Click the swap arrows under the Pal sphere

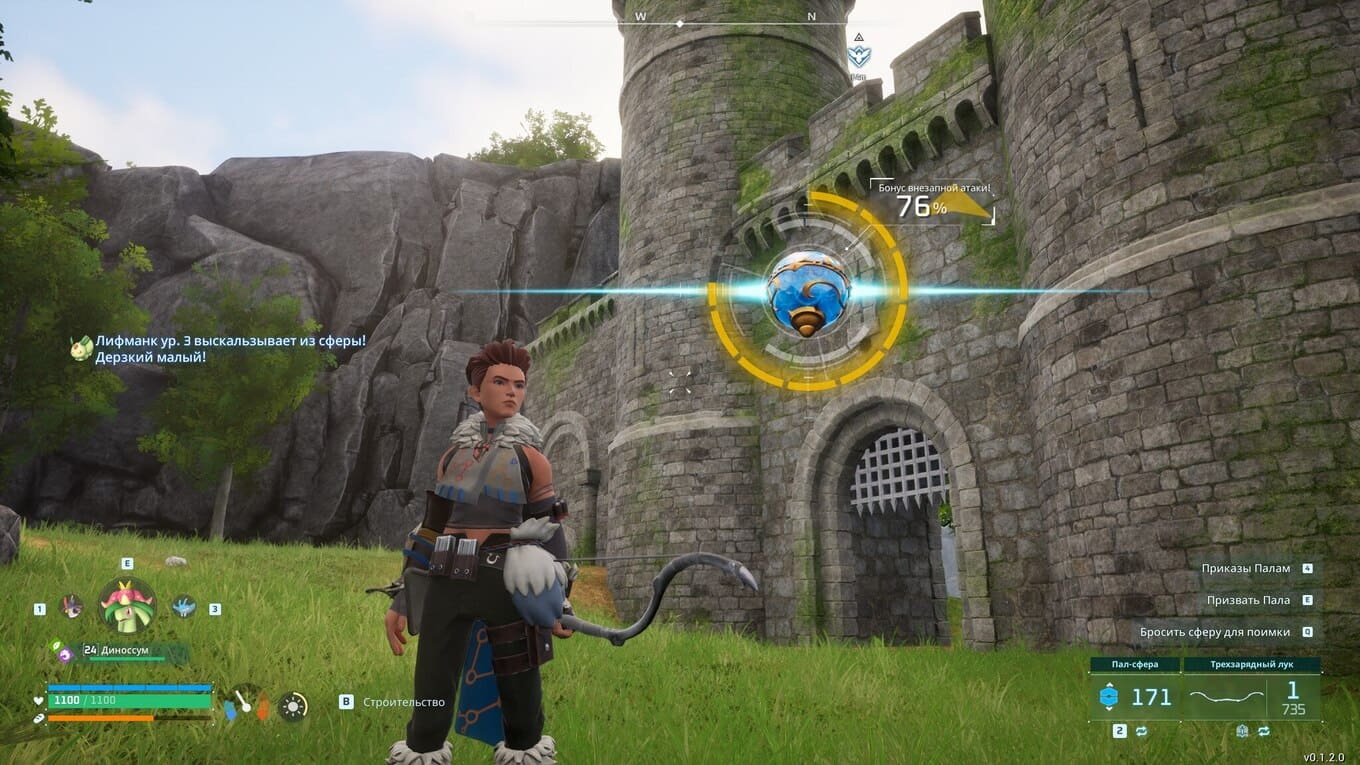point(1140,731)
